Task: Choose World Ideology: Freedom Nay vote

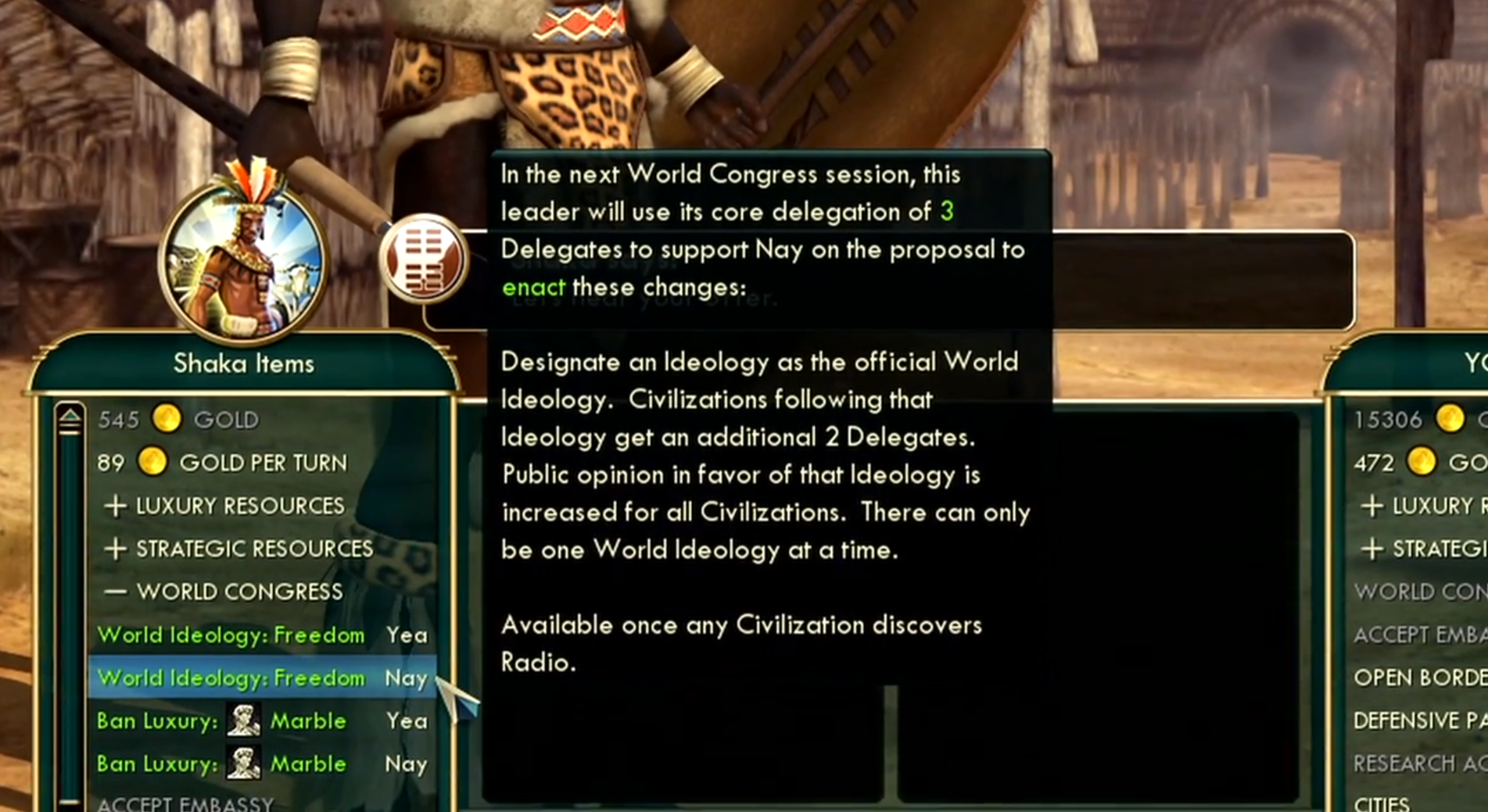Action: [261, 678]
